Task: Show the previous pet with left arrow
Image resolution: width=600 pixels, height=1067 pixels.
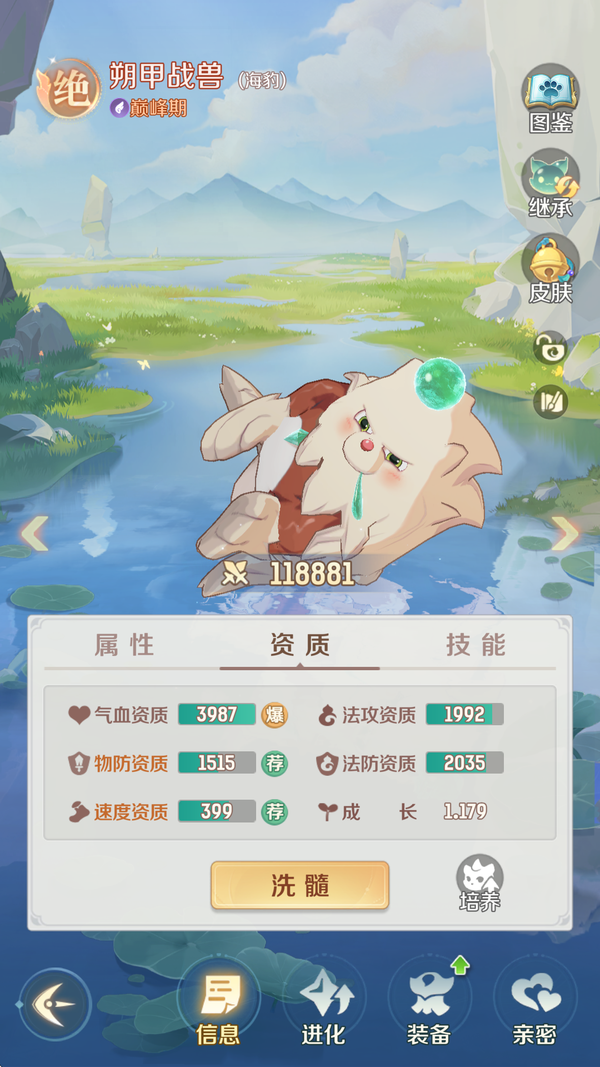Action: [x=34, y=534]
